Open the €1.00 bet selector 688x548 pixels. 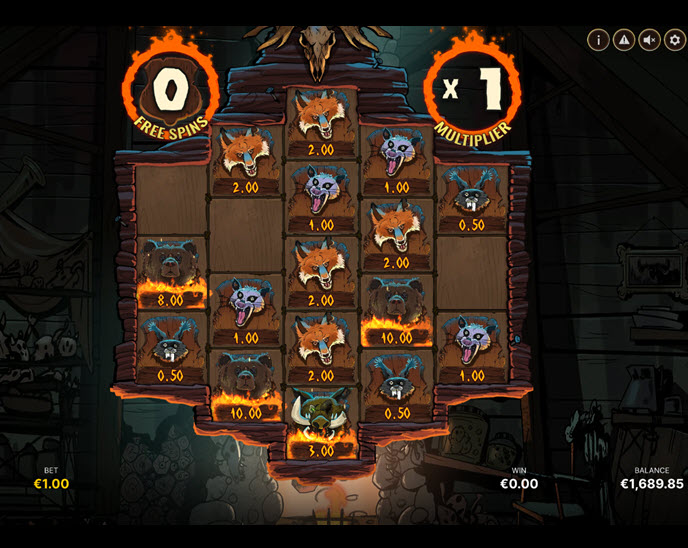click(50, 483)
